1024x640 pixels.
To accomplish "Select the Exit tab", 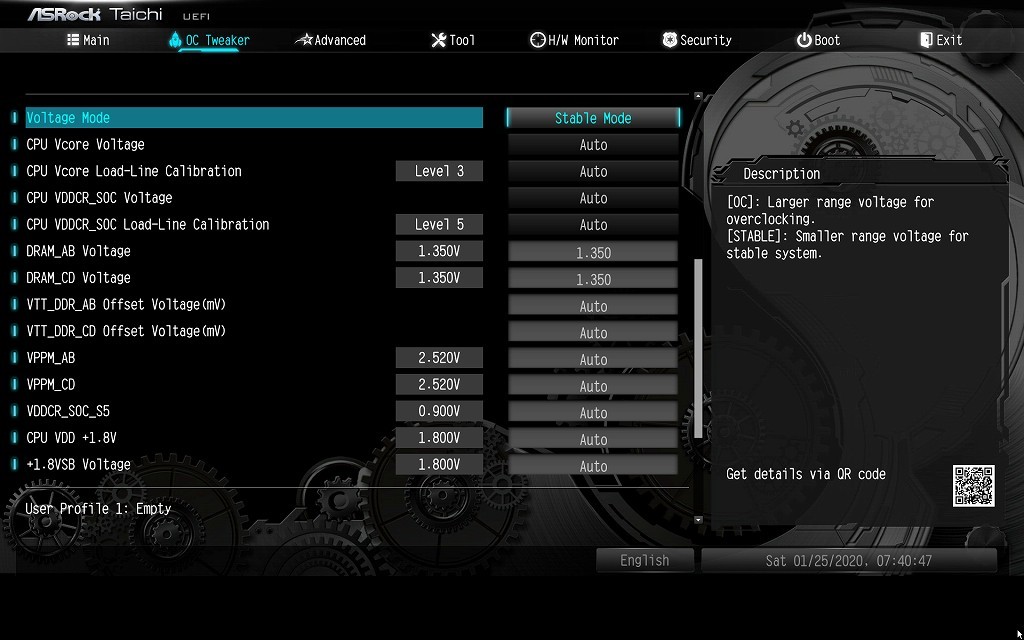I will point(941,40).
